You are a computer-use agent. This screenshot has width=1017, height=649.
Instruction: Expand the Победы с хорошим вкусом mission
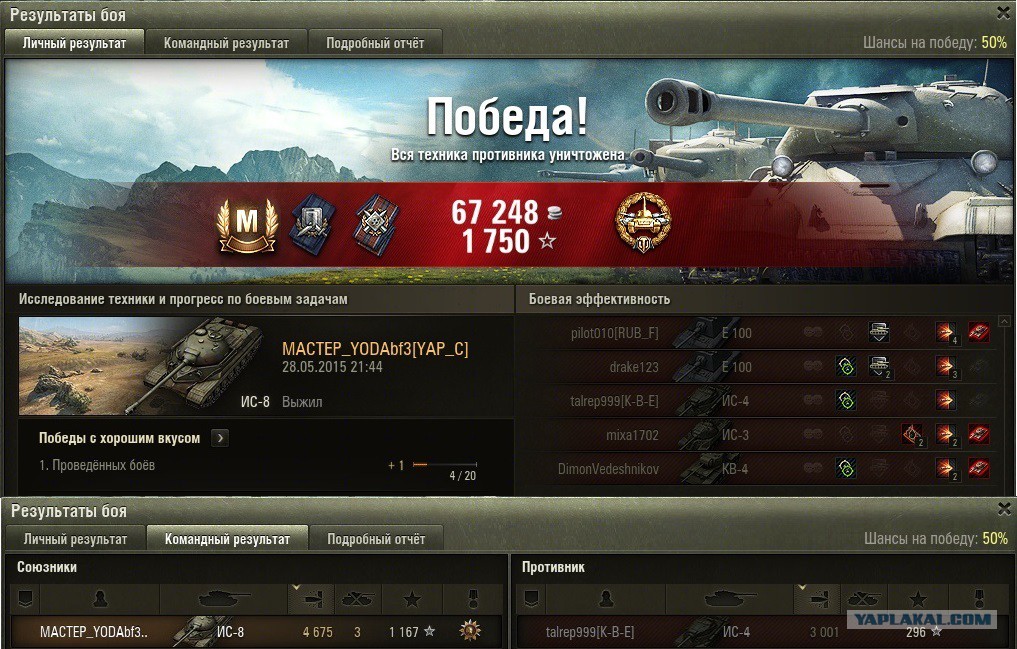tap(220, 438)
